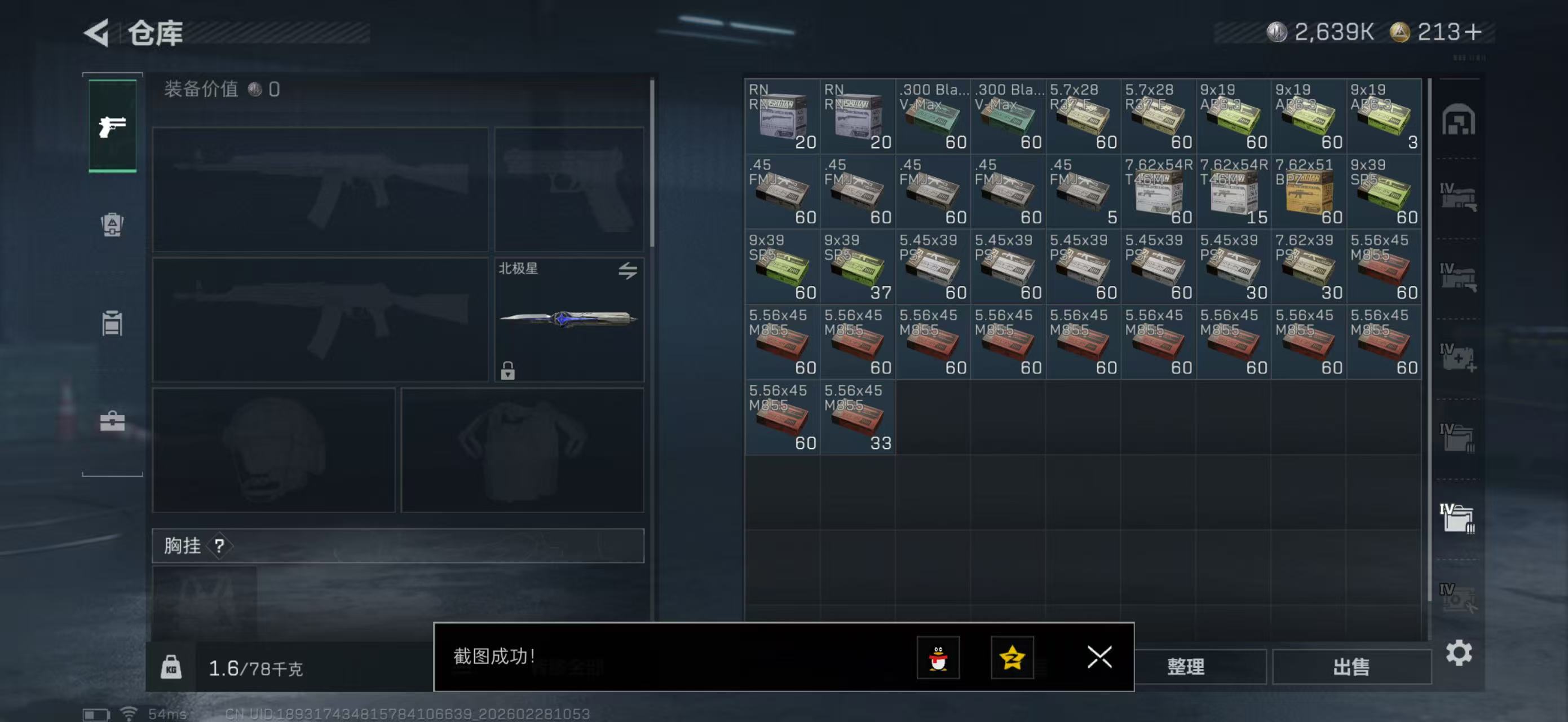Select the 7.62x51 BPZ ammo box
The width and height of the screenshot is (1568, 722).
[1308, 192]
